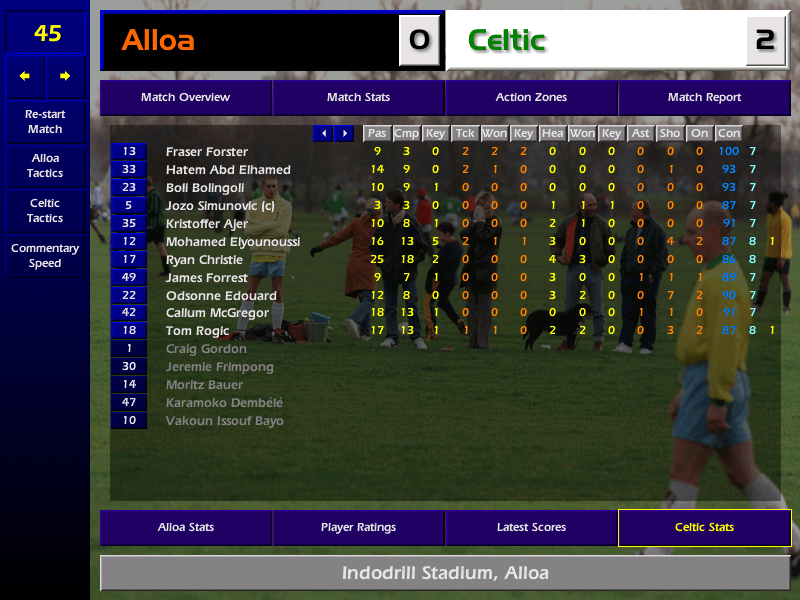View Alloa Stats

185,527
